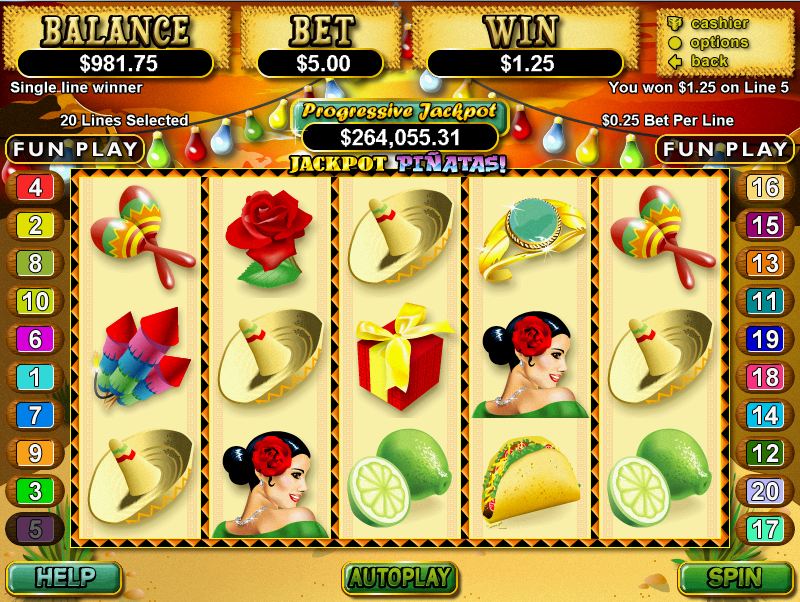This screenshot has width=800, height=602.
Task: Select payline number 16 marker
Action: 765,187
